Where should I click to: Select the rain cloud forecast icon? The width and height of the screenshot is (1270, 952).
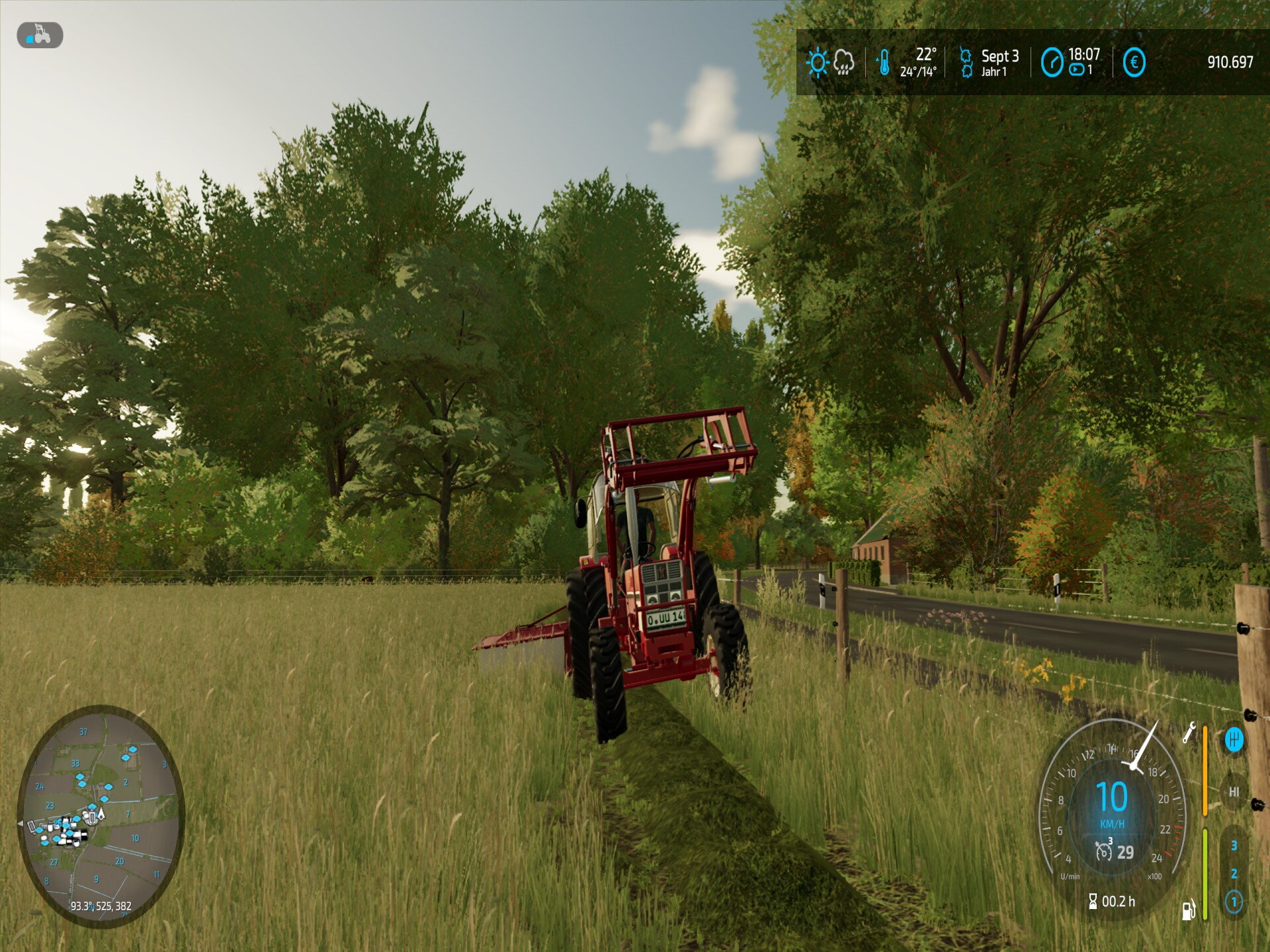tap(844, 63)
